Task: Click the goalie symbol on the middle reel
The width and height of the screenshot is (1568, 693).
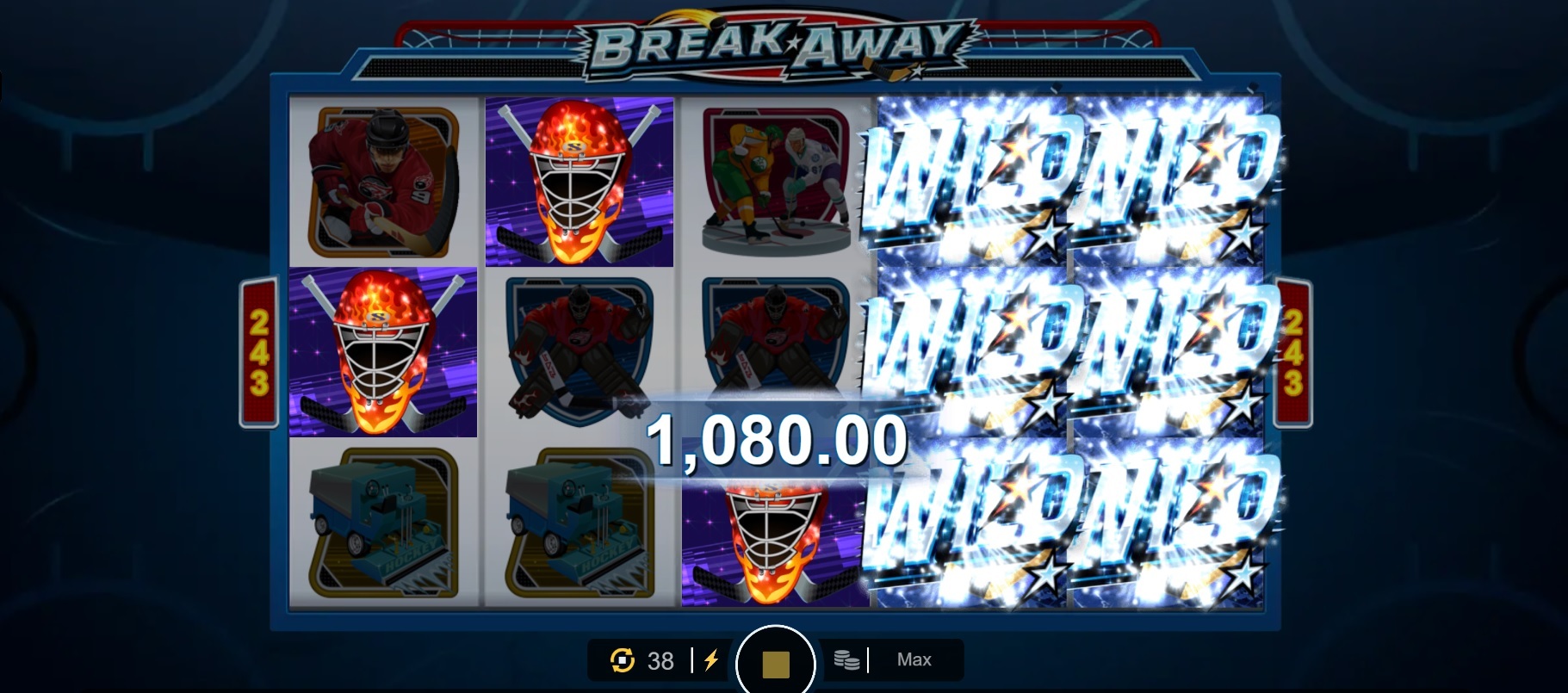Action: (579, 351)
